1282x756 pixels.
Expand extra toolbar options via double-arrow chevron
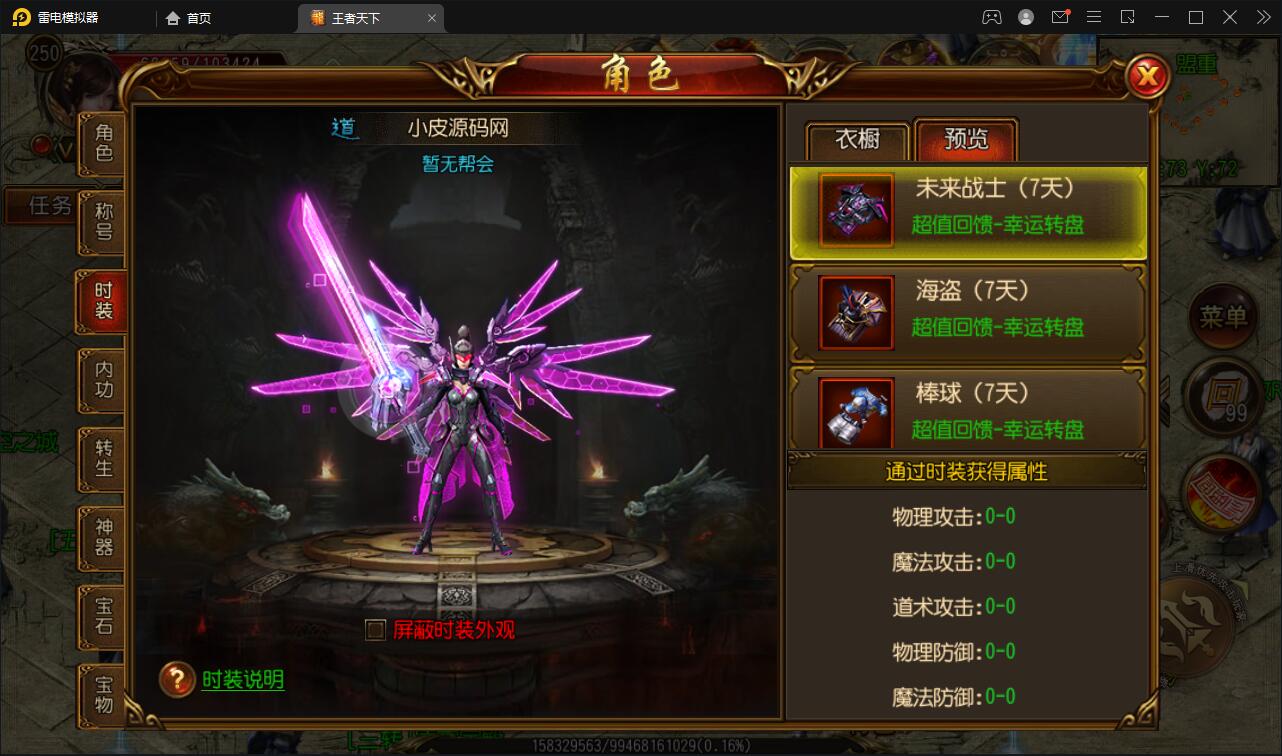click(x=1262, y=17)
